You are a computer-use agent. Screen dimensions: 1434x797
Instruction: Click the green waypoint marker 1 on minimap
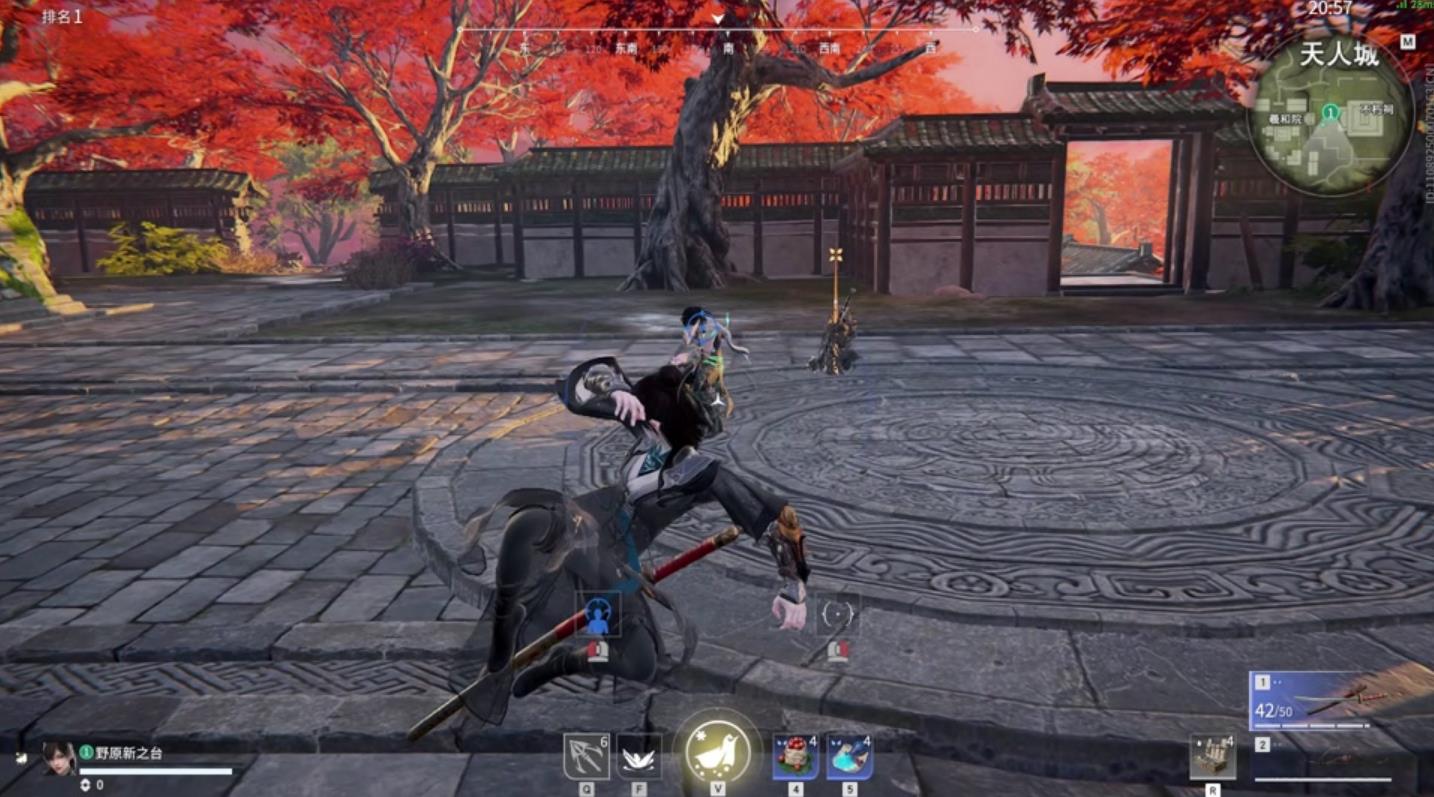[x=1331, y=110]
